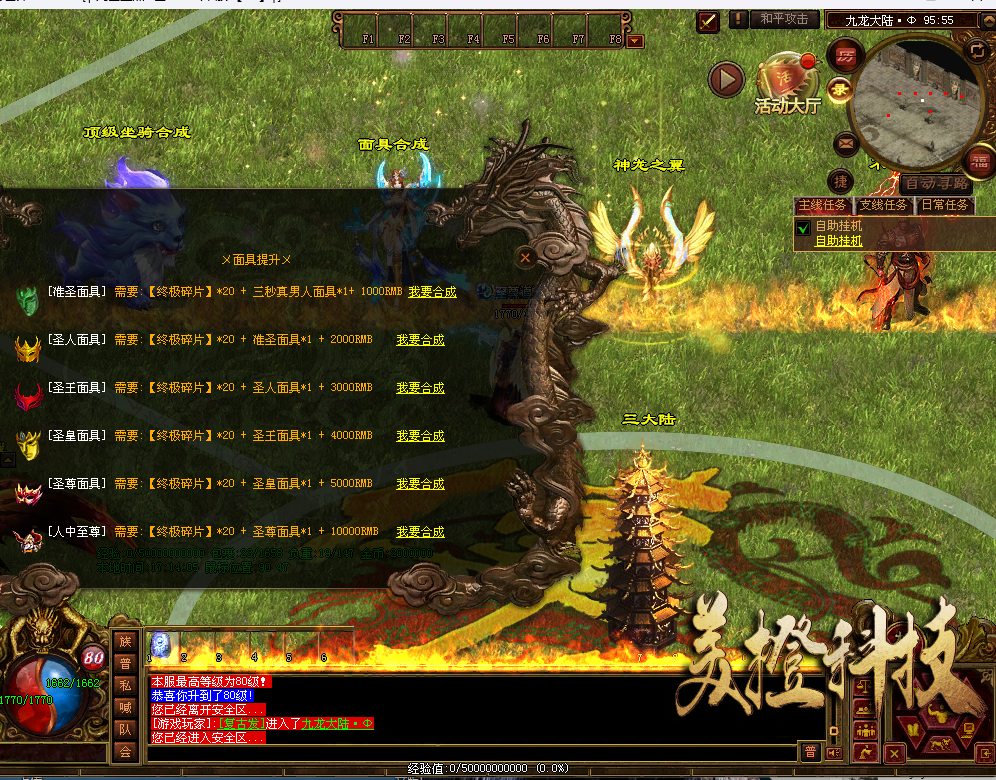Open the mail envelope icon
996x780 pixels.
point(846,144)
